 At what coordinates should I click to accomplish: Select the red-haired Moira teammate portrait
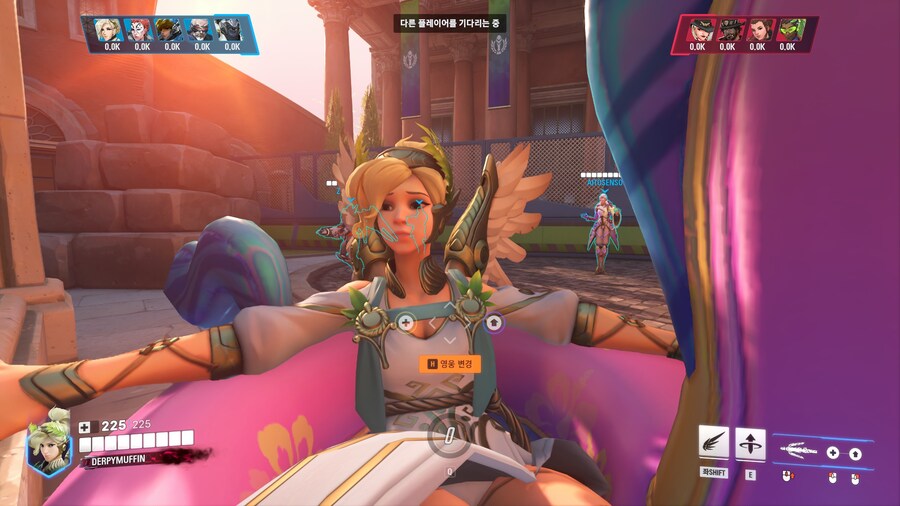142,28
